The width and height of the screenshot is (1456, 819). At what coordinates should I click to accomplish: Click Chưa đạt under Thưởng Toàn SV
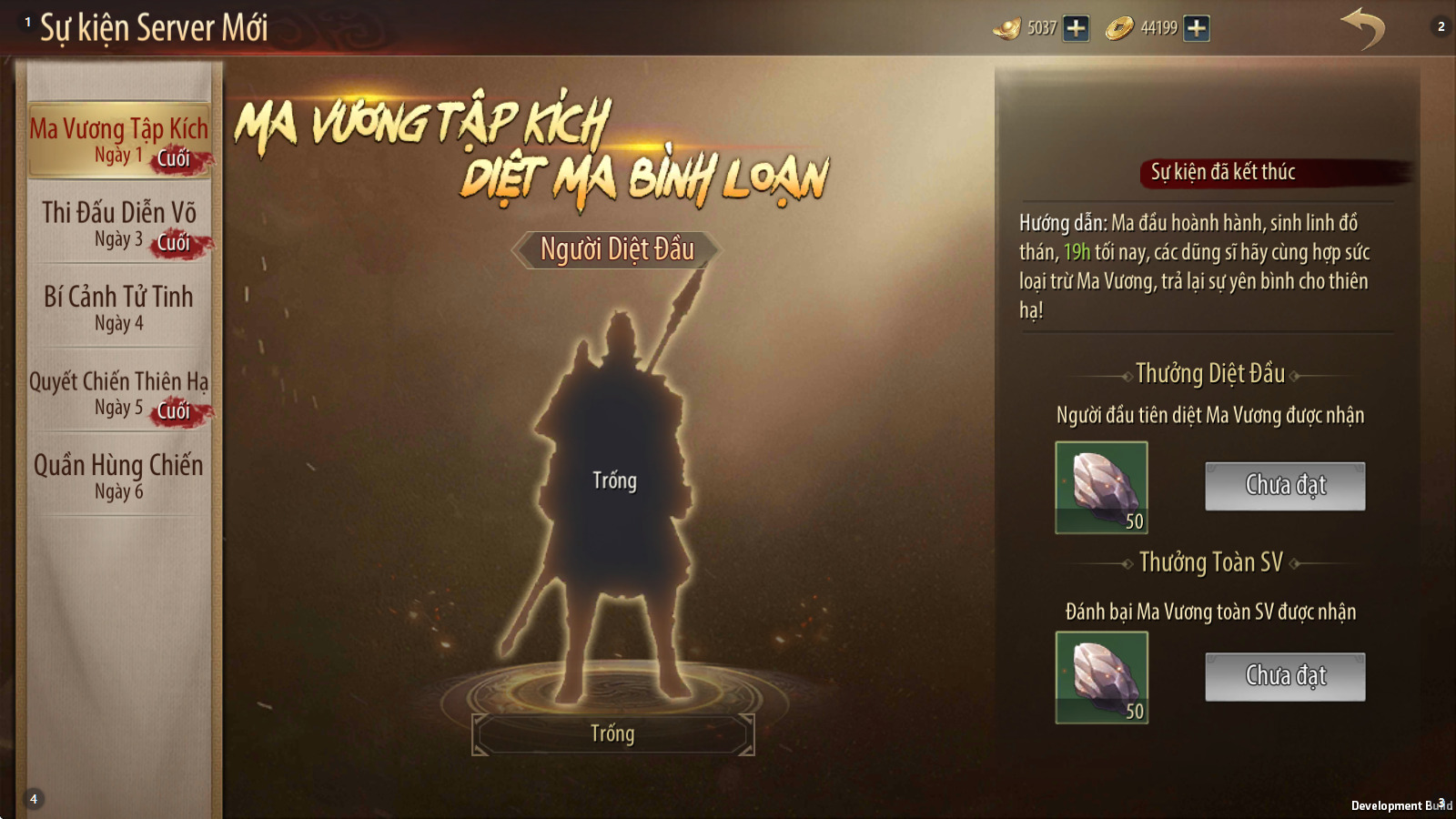1285,676
